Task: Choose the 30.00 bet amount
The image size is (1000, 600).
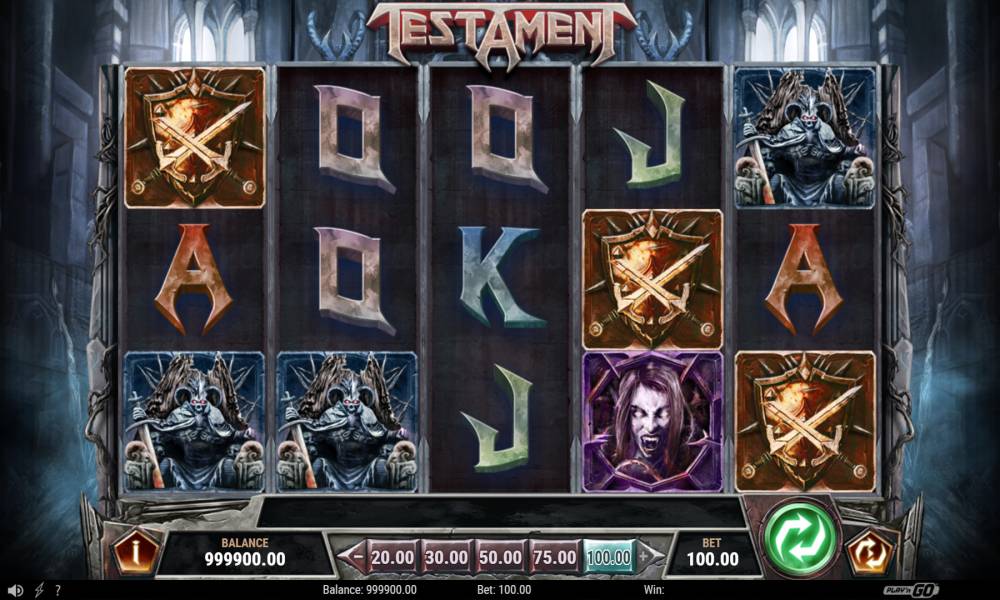Action: 446,555
